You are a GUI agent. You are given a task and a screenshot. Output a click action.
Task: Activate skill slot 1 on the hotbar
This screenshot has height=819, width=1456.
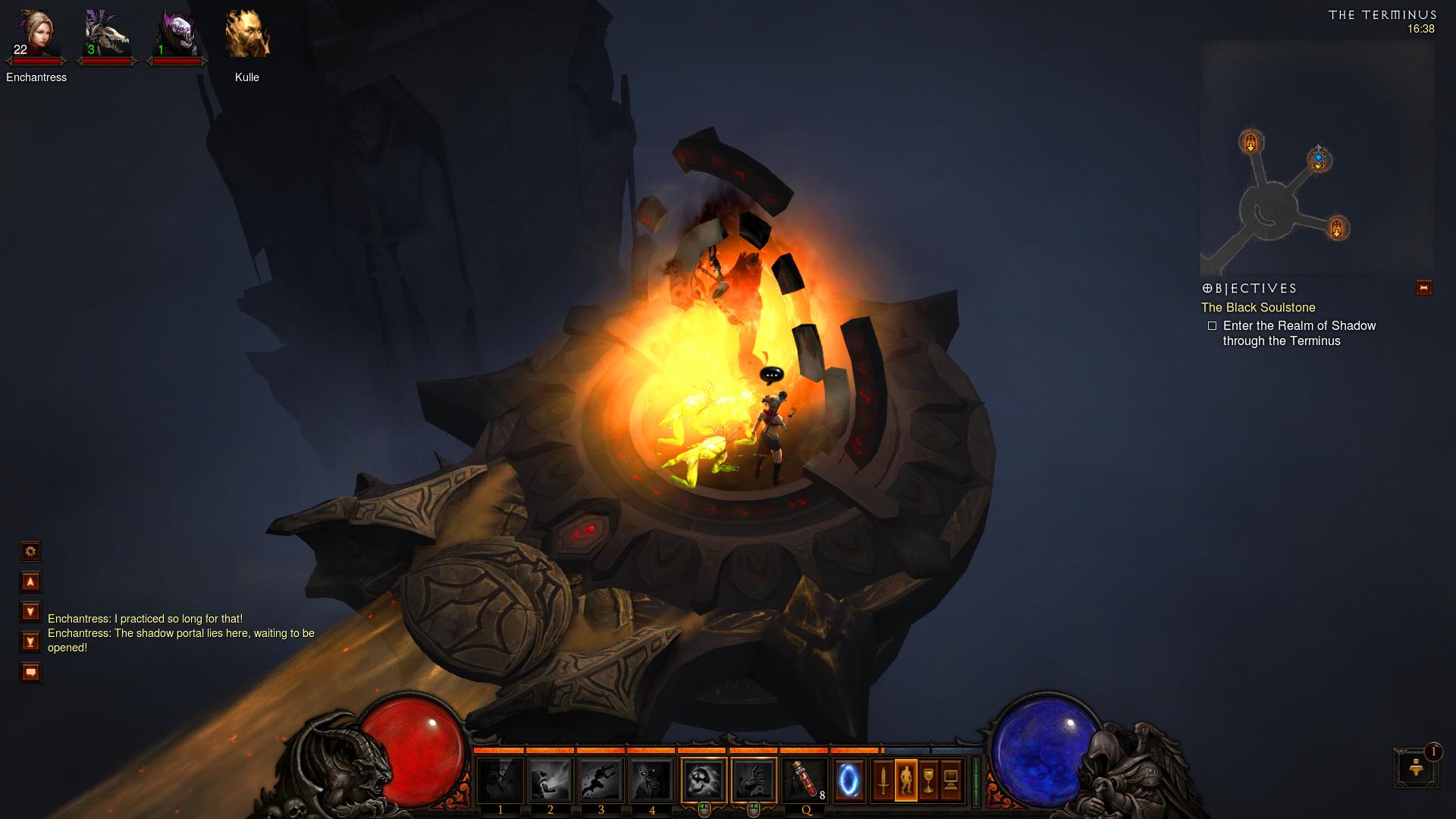[500, 780]
